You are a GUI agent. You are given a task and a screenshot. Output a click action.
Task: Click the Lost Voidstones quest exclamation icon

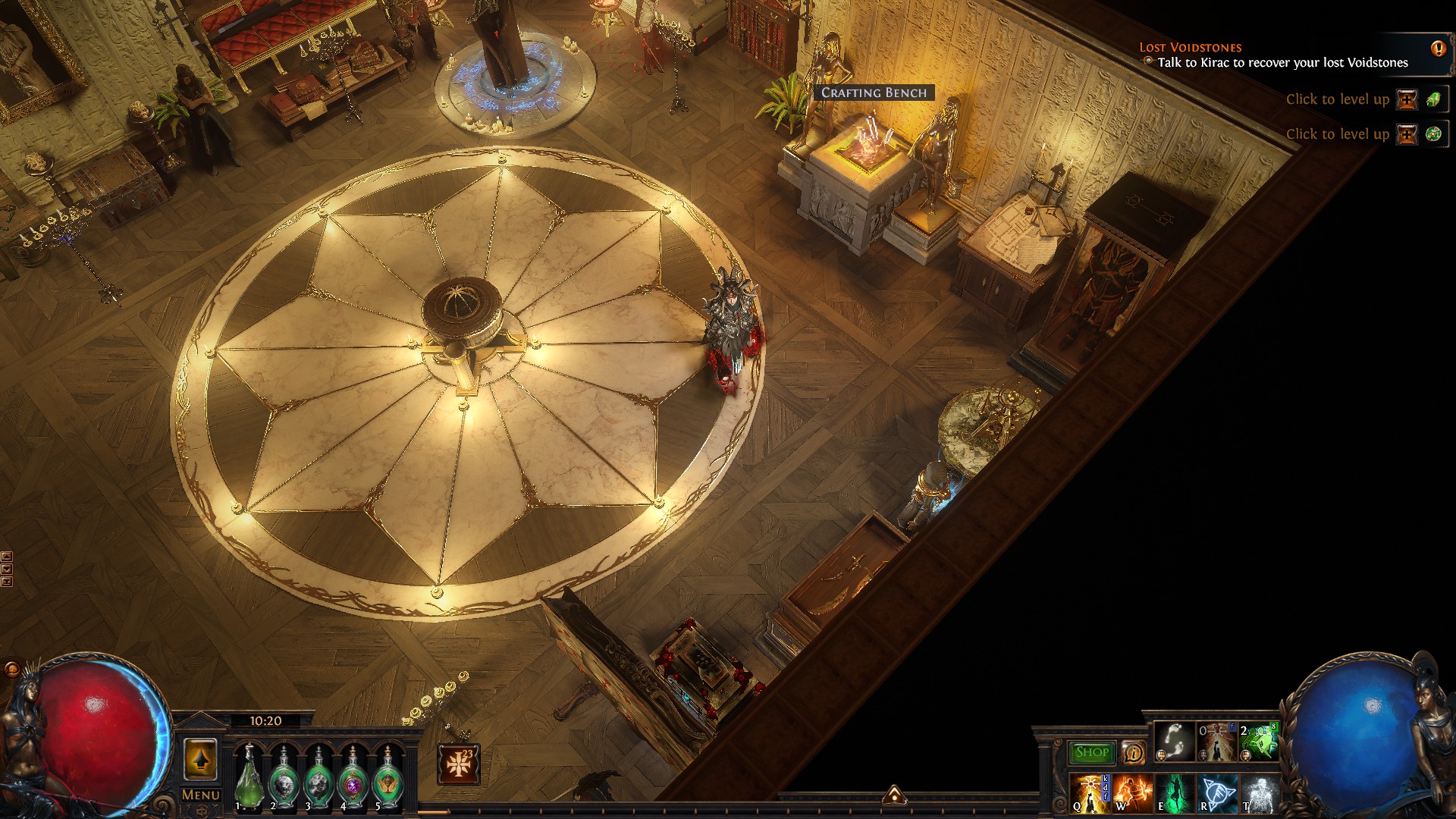pos(1438,49)
